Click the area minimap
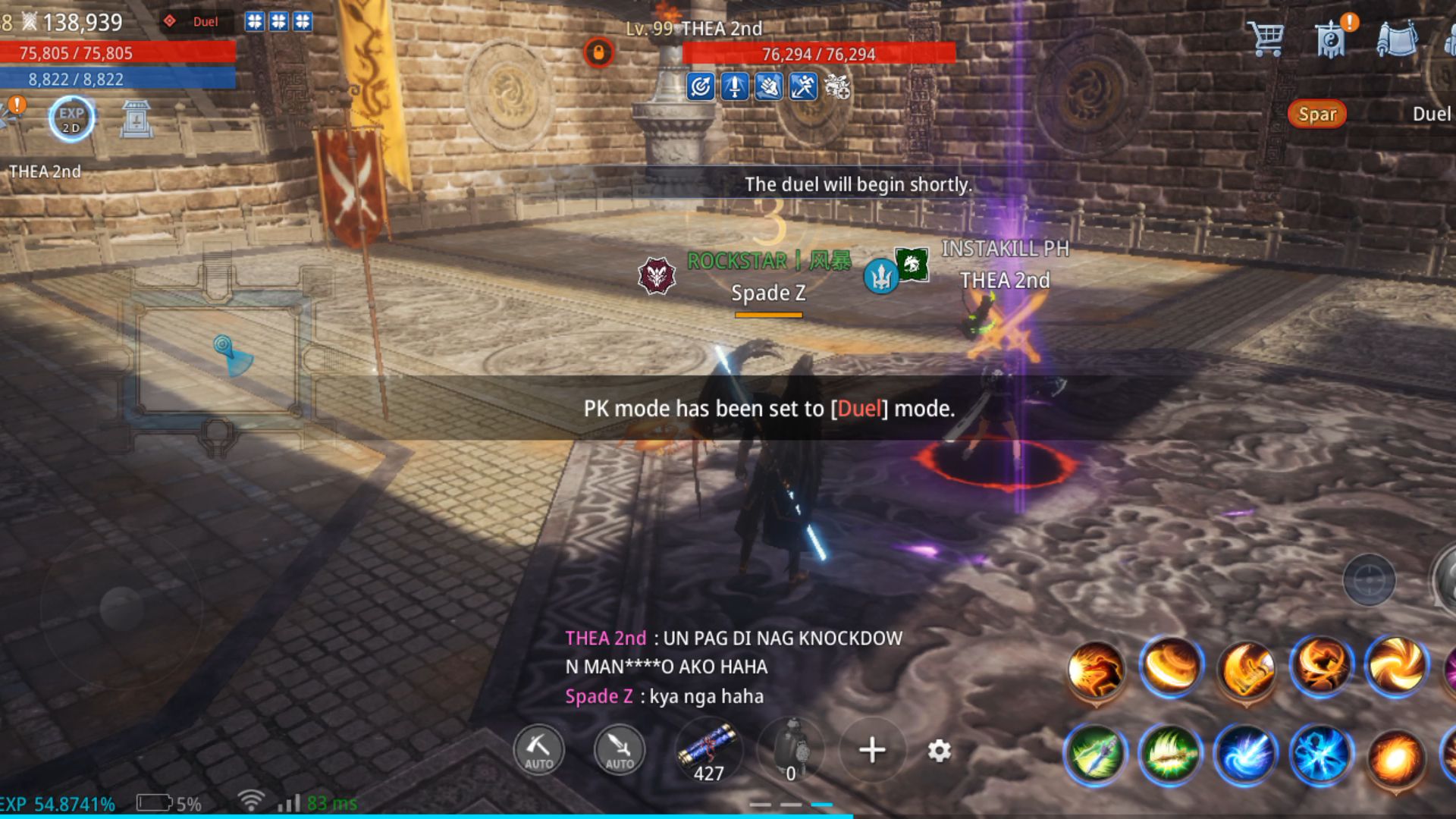Viewport: 1456px width, 819px height. click(x=218, y=356)
